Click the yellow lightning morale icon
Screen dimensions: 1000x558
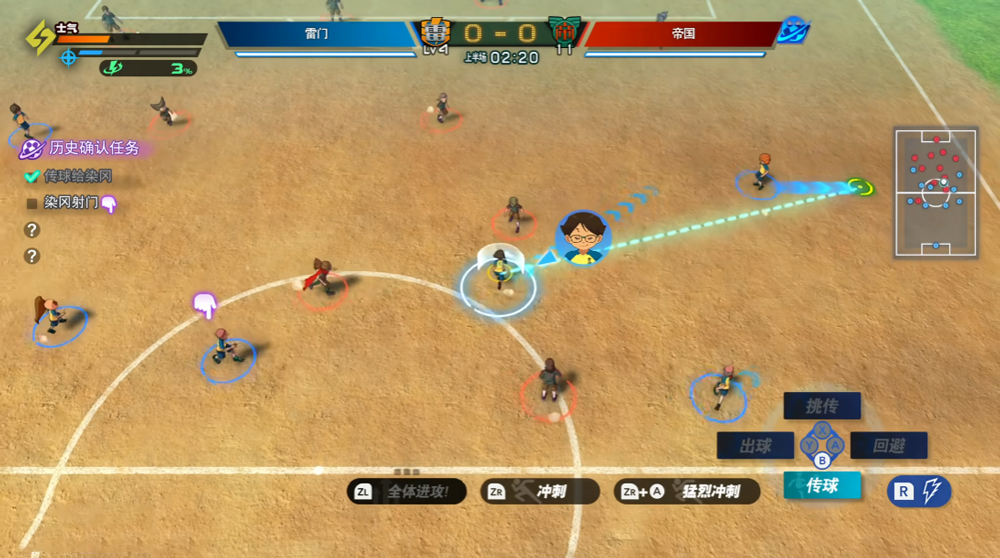tap(40, 39)
